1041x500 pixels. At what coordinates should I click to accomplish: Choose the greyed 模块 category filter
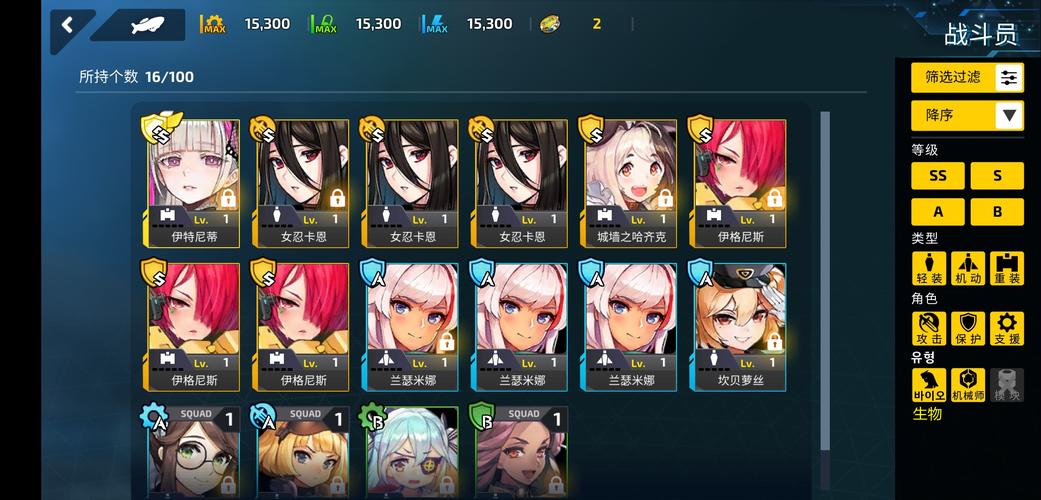1006,385
